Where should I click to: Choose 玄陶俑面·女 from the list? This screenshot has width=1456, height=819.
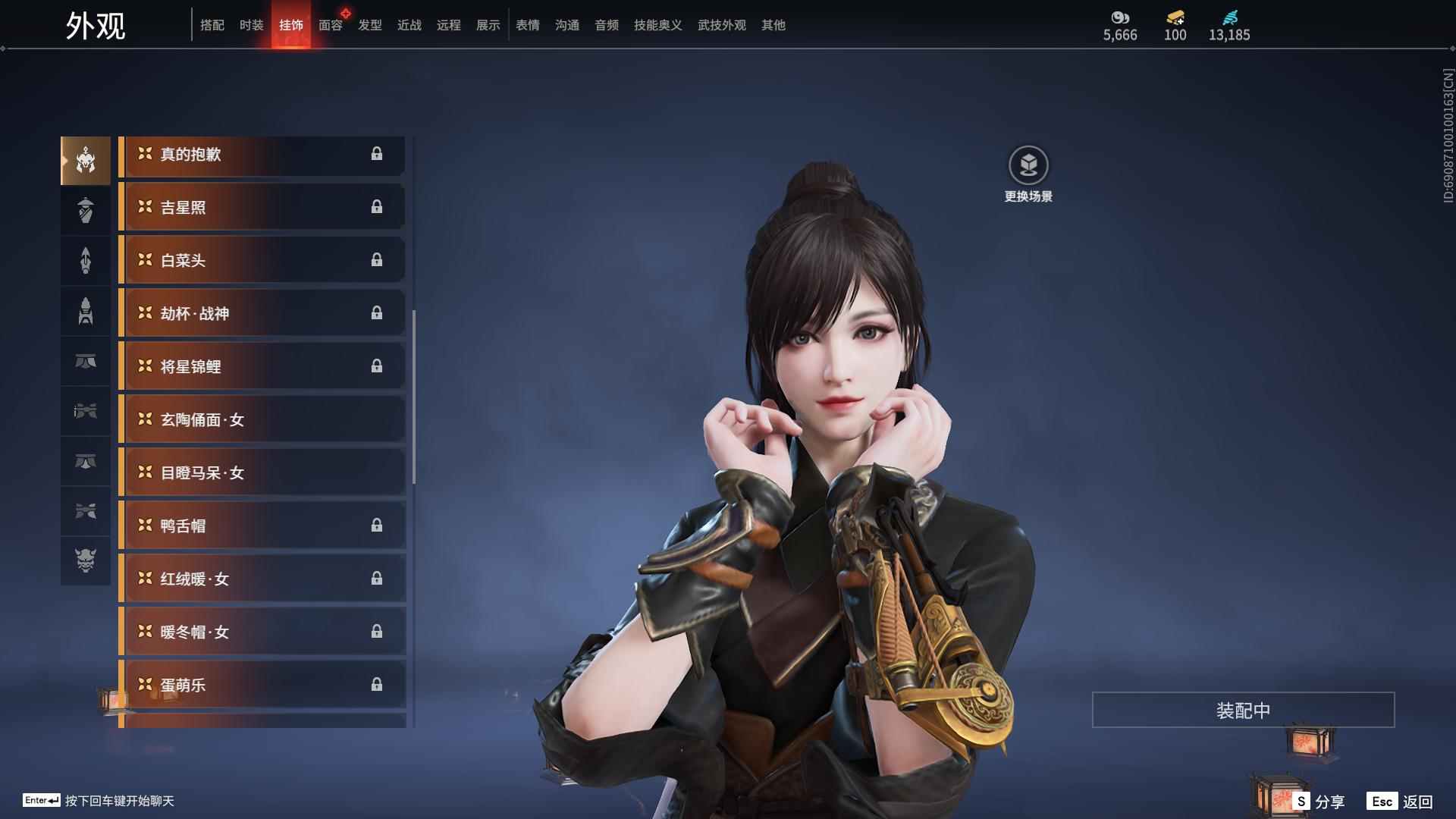[262, 420]
